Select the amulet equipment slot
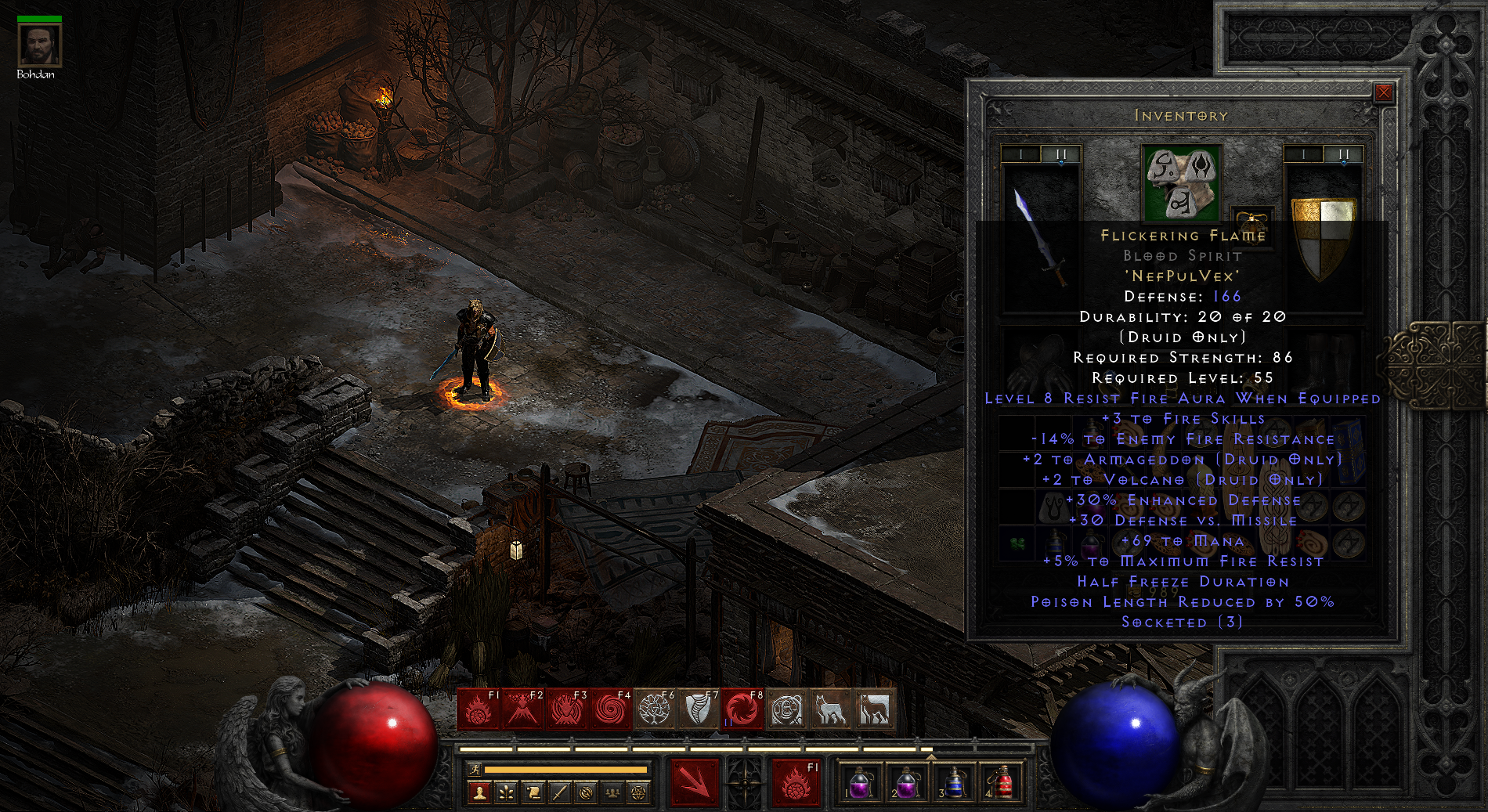Viewport: 1488px width, 812px height. (x=1251, y=221)
